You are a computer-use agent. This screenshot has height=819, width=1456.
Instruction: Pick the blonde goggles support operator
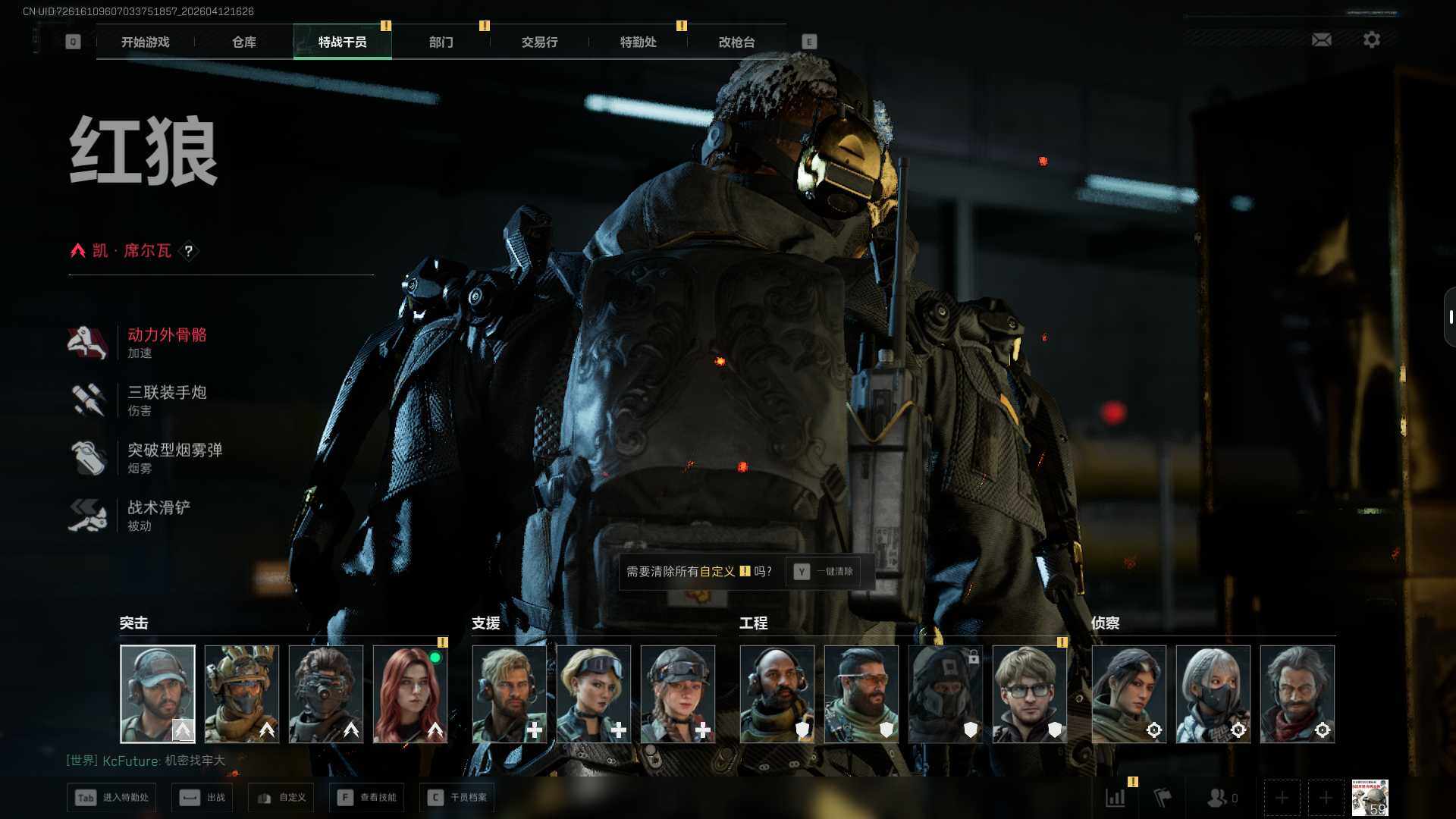[x=594, y=694]
